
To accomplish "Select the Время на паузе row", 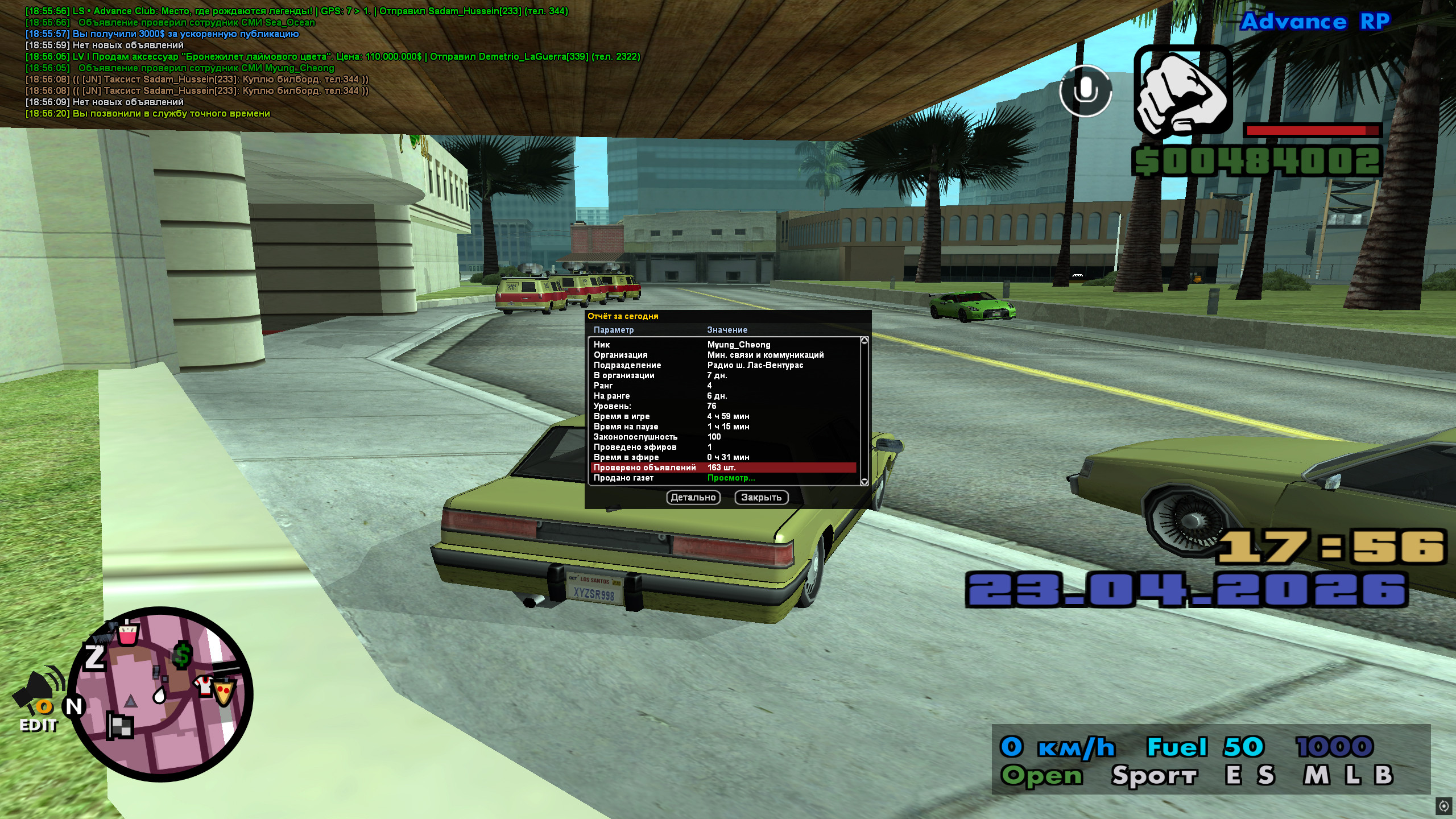I will [723, 427].
